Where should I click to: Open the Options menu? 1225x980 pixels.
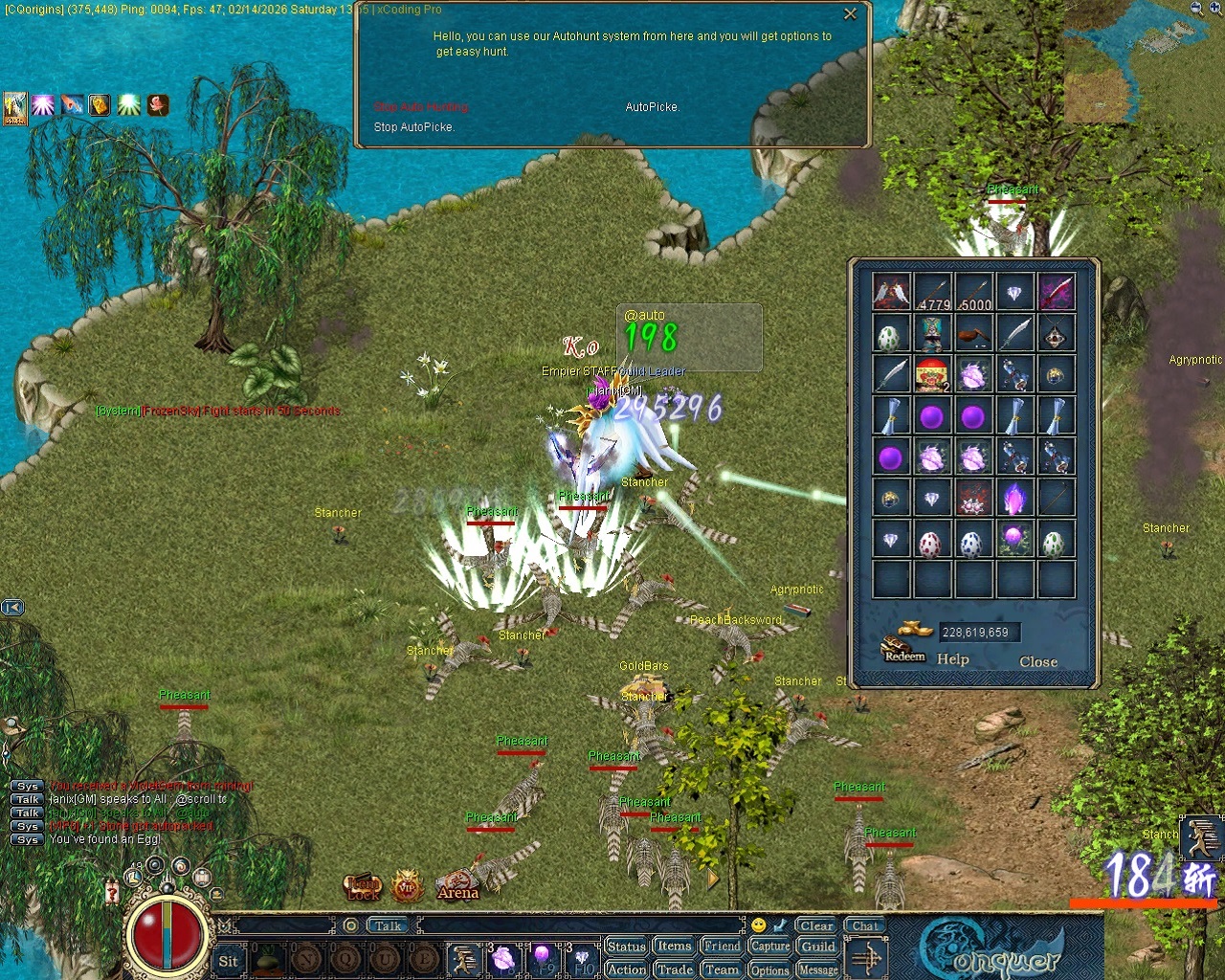769,969
